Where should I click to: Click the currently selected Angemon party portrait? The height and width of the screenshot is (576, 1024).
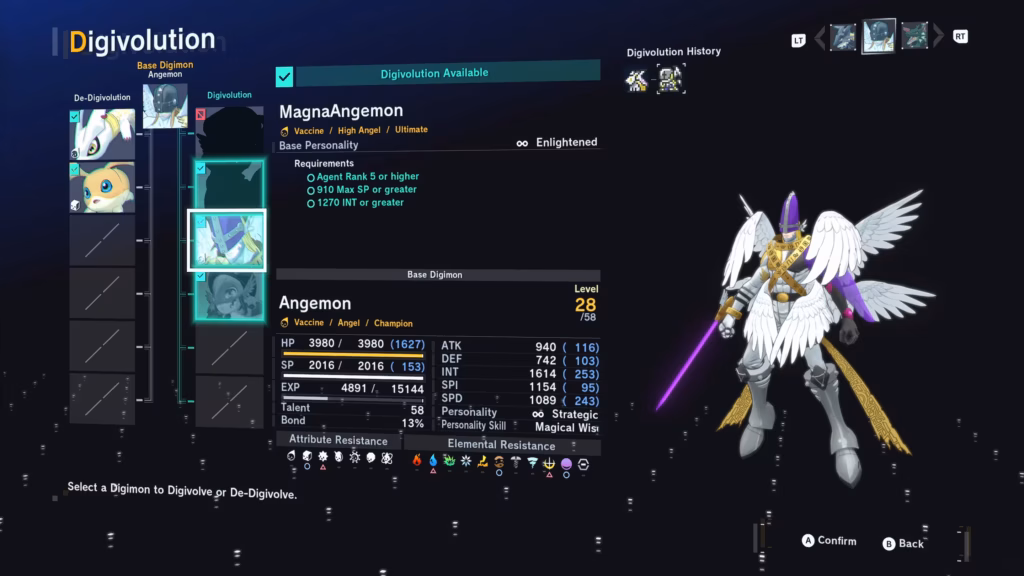coord(879,36)
